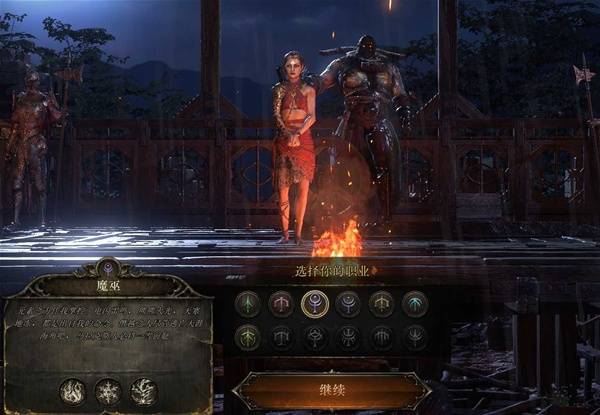
Task: View the flame serpent skill icon
Action: [72, 391]
